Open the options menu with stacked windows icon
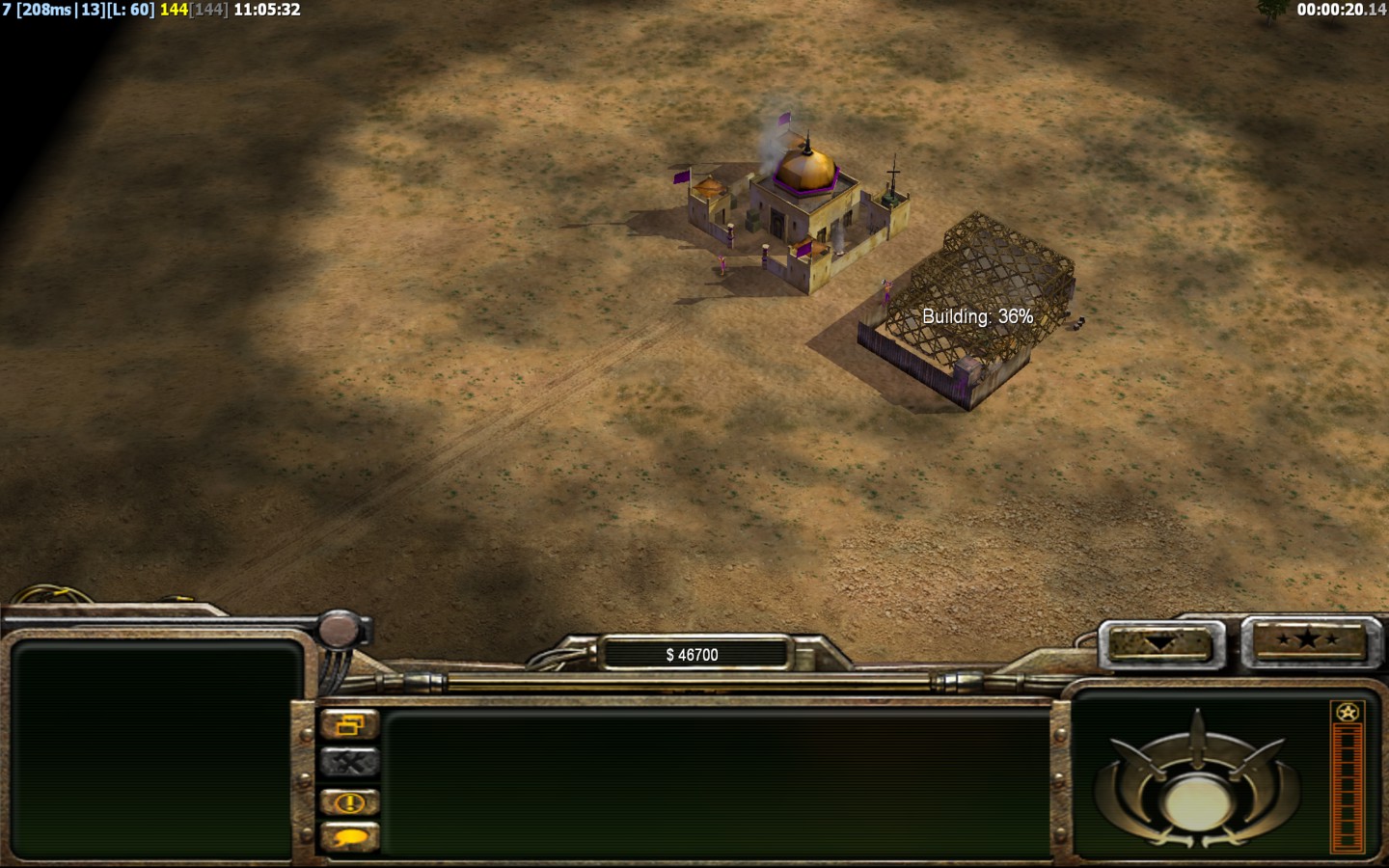The height and width of the screenshot is (868, 1389). point(349,724)
